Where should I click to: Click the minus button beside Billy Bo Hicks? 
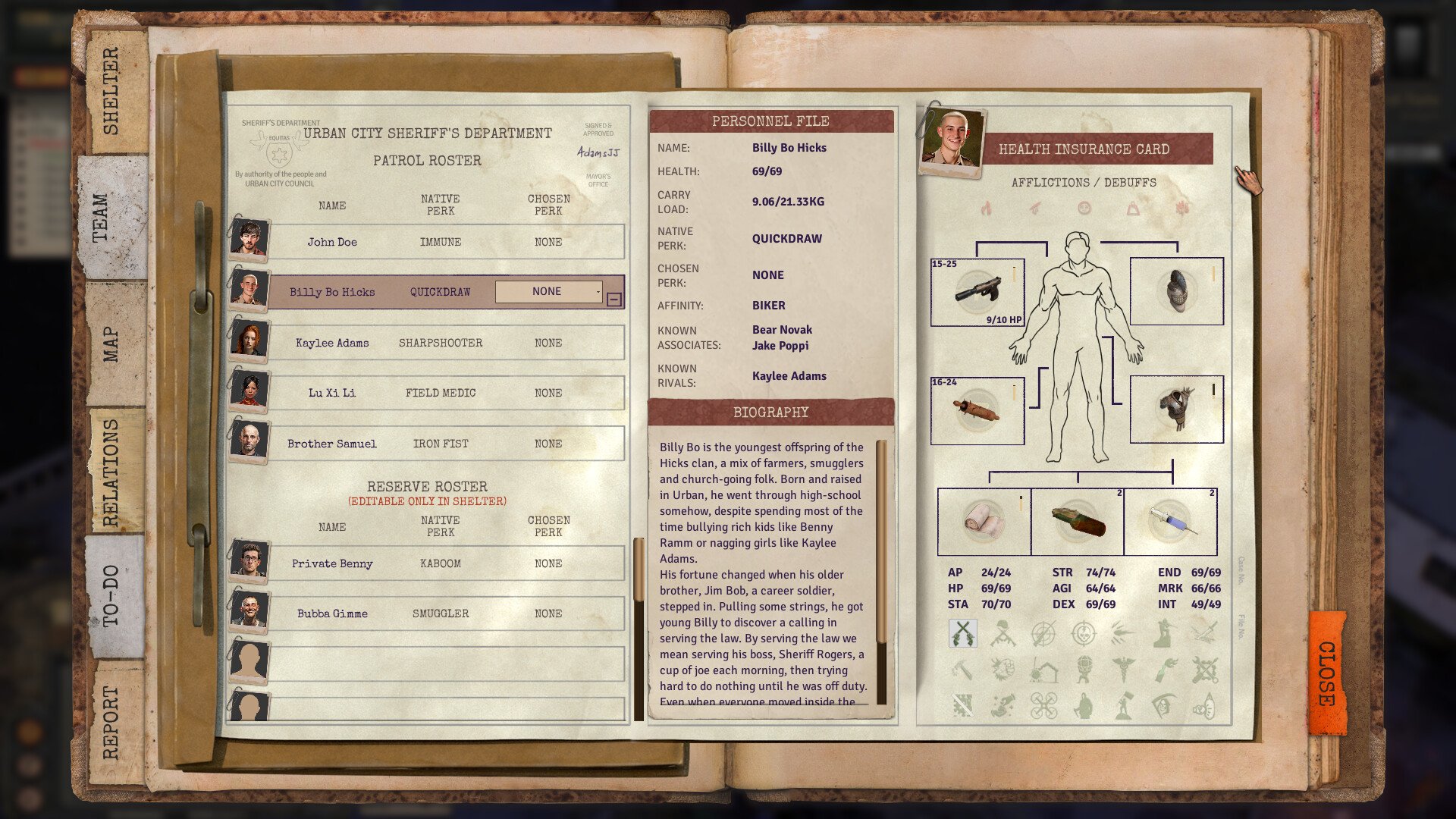tap(614, 300)
